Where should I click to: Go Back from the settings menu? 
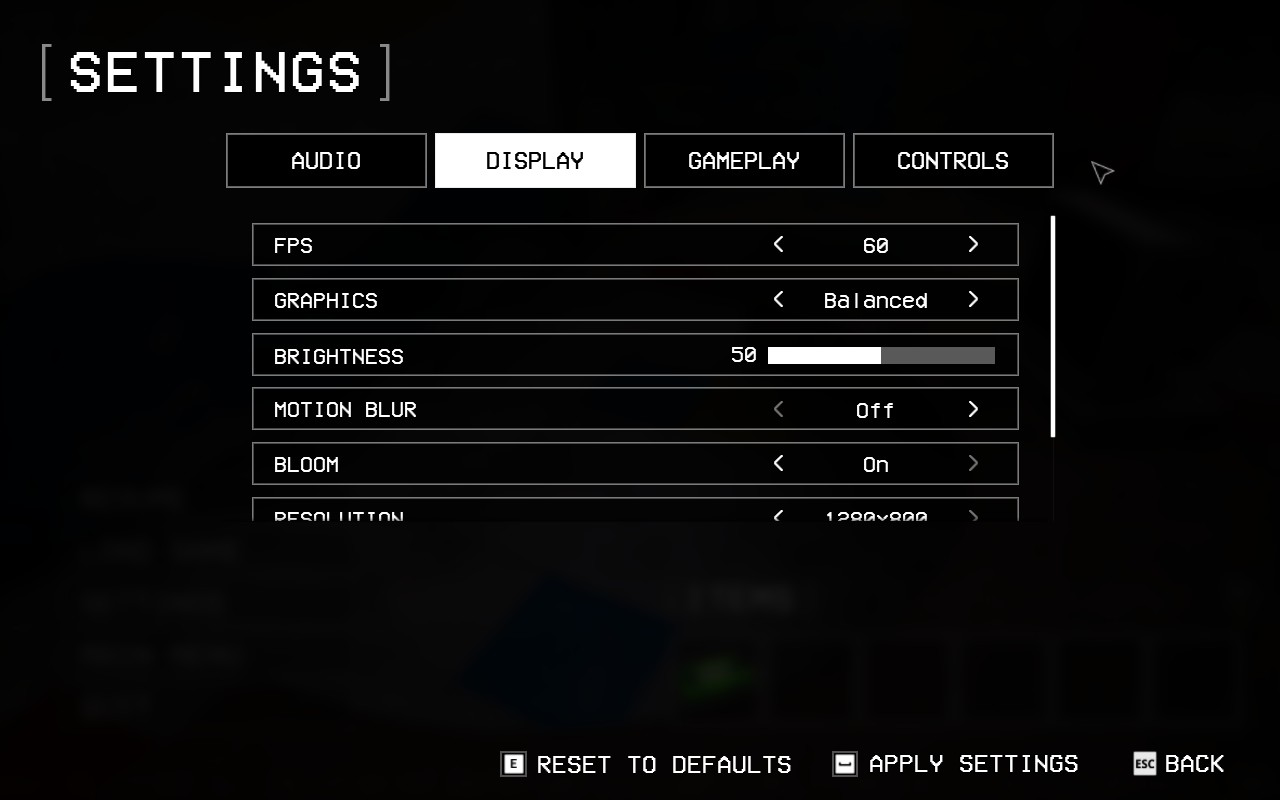tap(1180, 765)
